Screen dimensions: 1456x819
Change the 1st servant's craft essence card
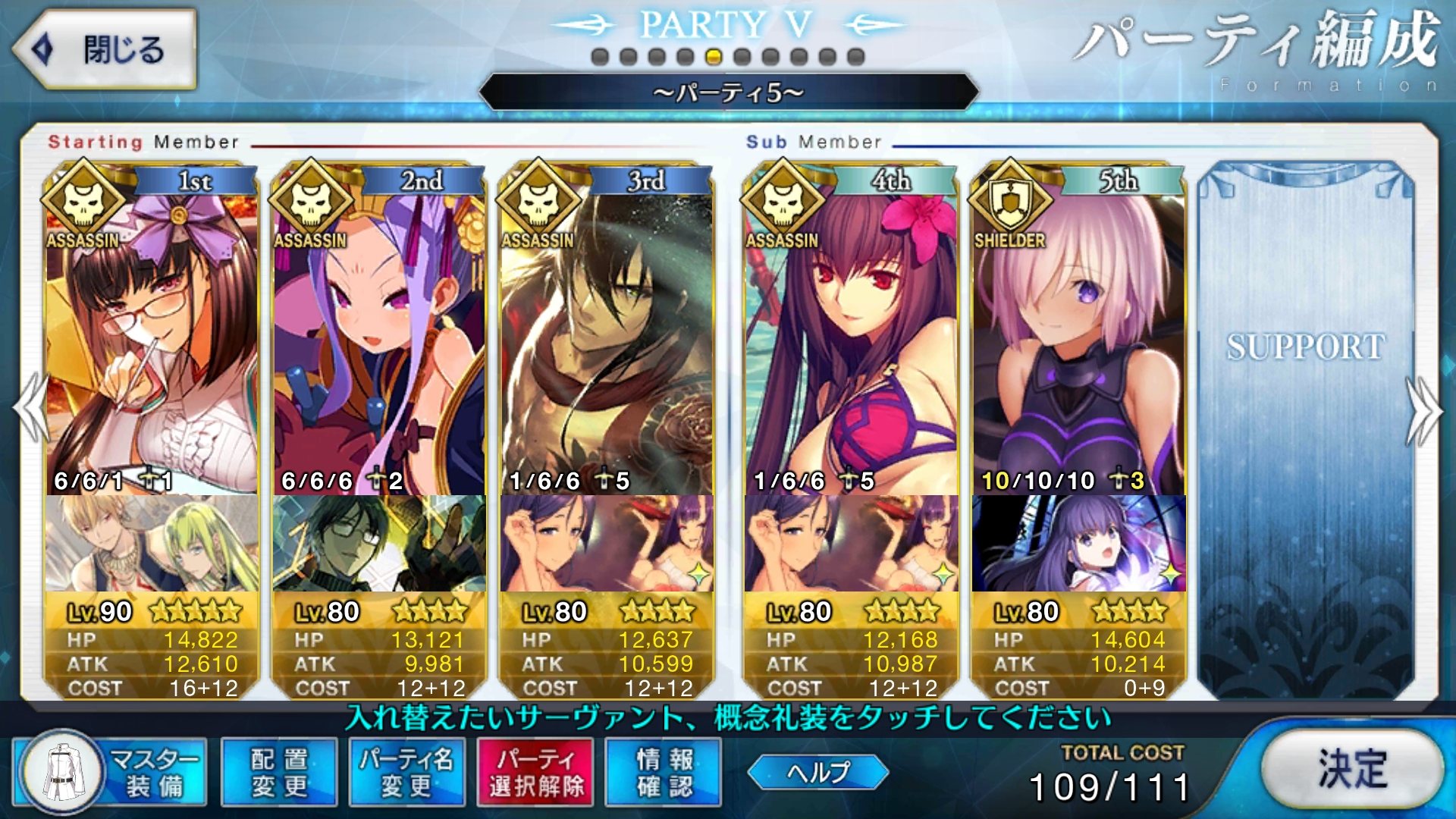tap(152, 543)
